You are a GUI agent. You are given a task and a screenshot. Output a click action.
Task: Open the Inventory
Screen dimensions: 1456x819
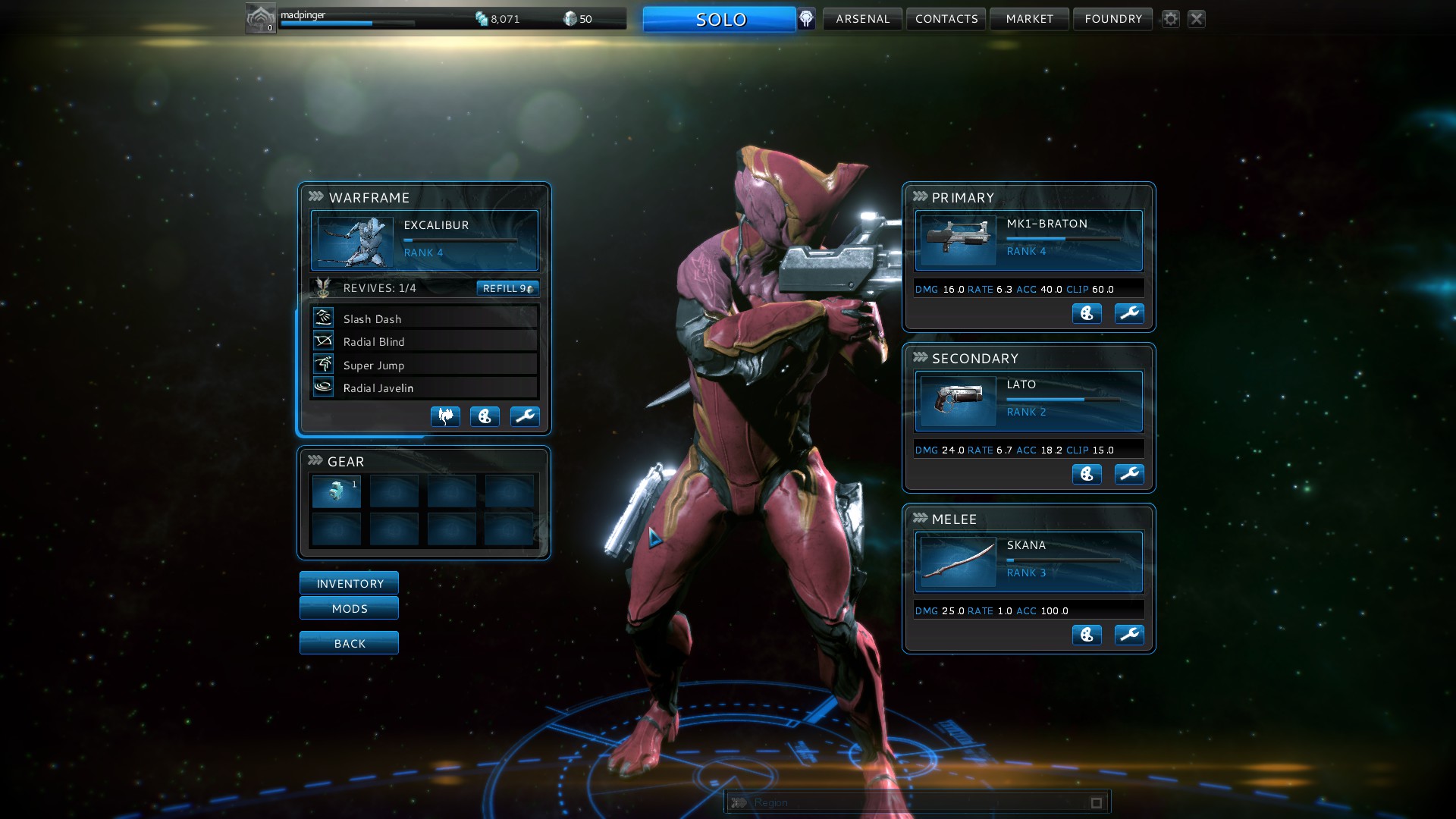click(x=349, y=583)
